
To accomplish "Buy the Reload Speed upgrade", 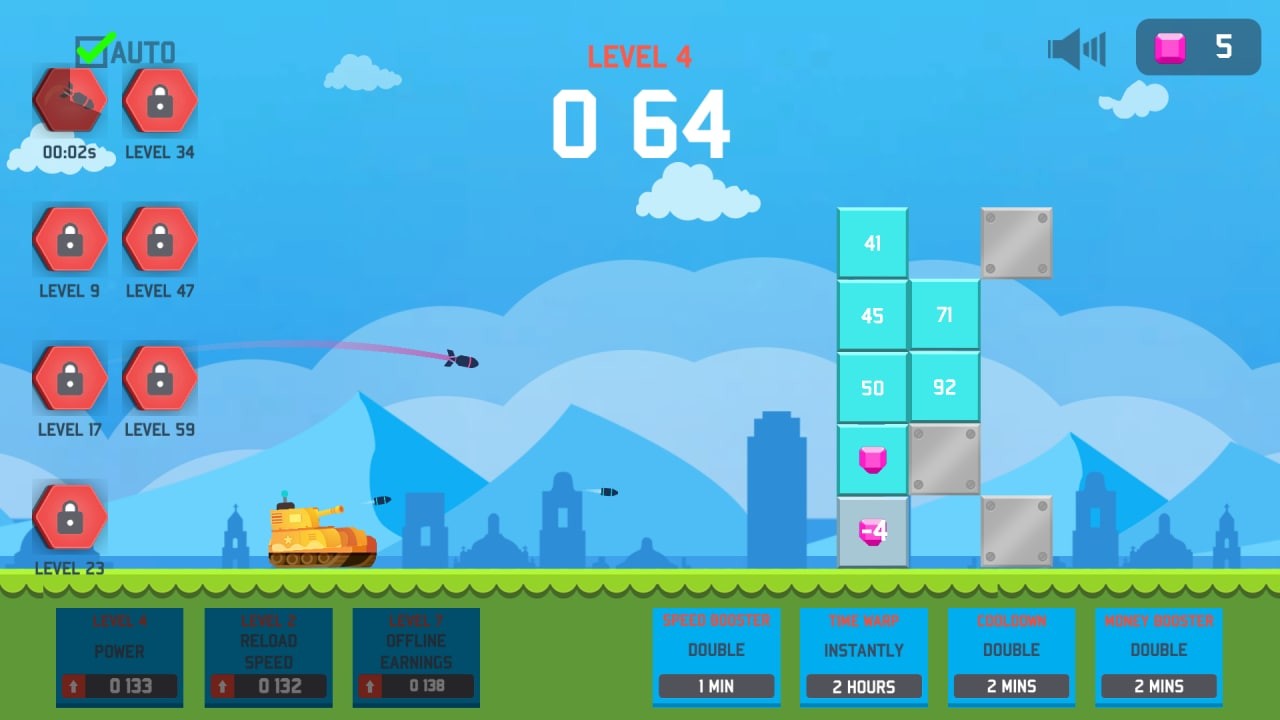I will [268, 657].
